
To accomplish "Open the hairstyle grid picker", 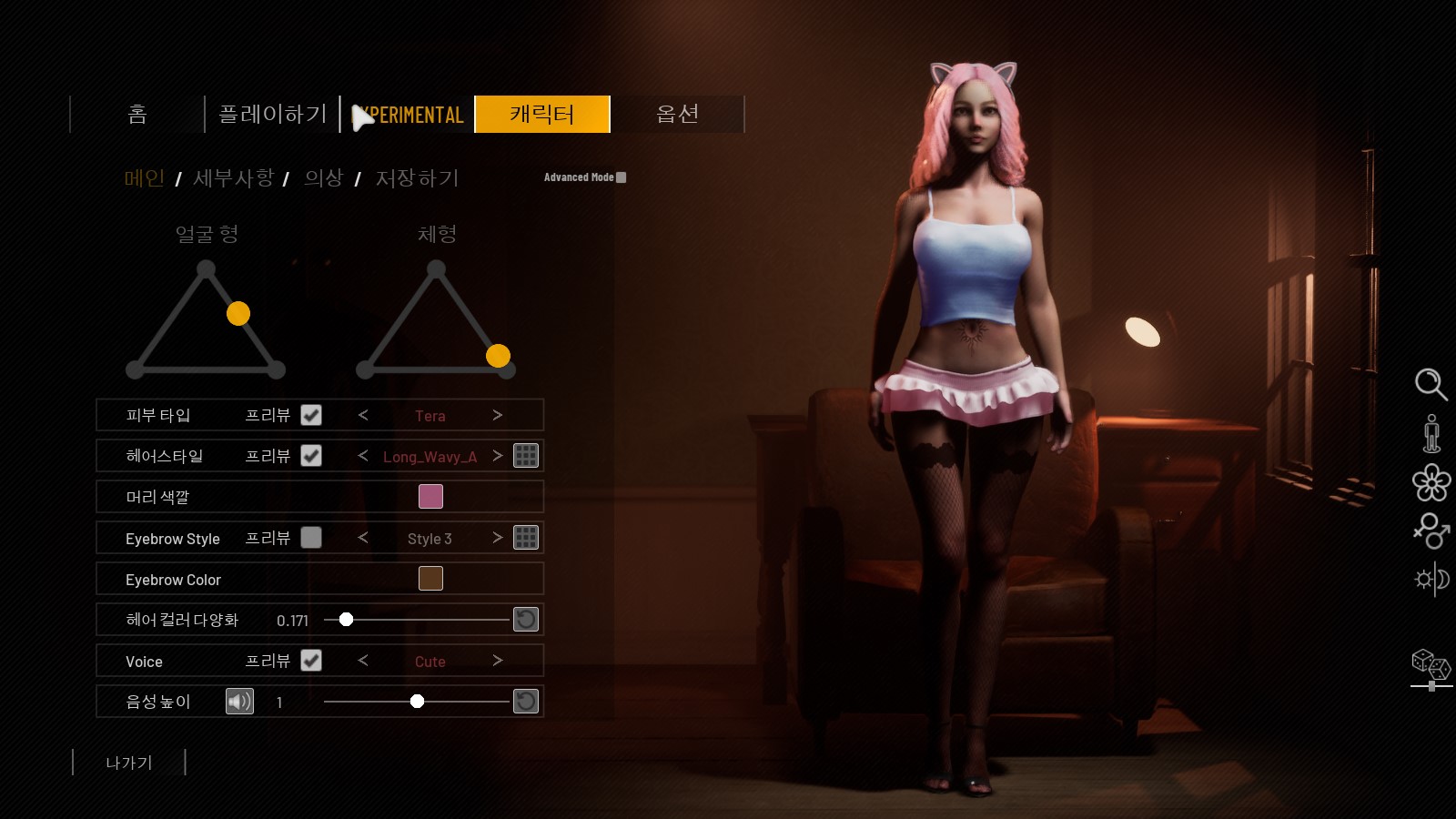I will tap(526, 456).
